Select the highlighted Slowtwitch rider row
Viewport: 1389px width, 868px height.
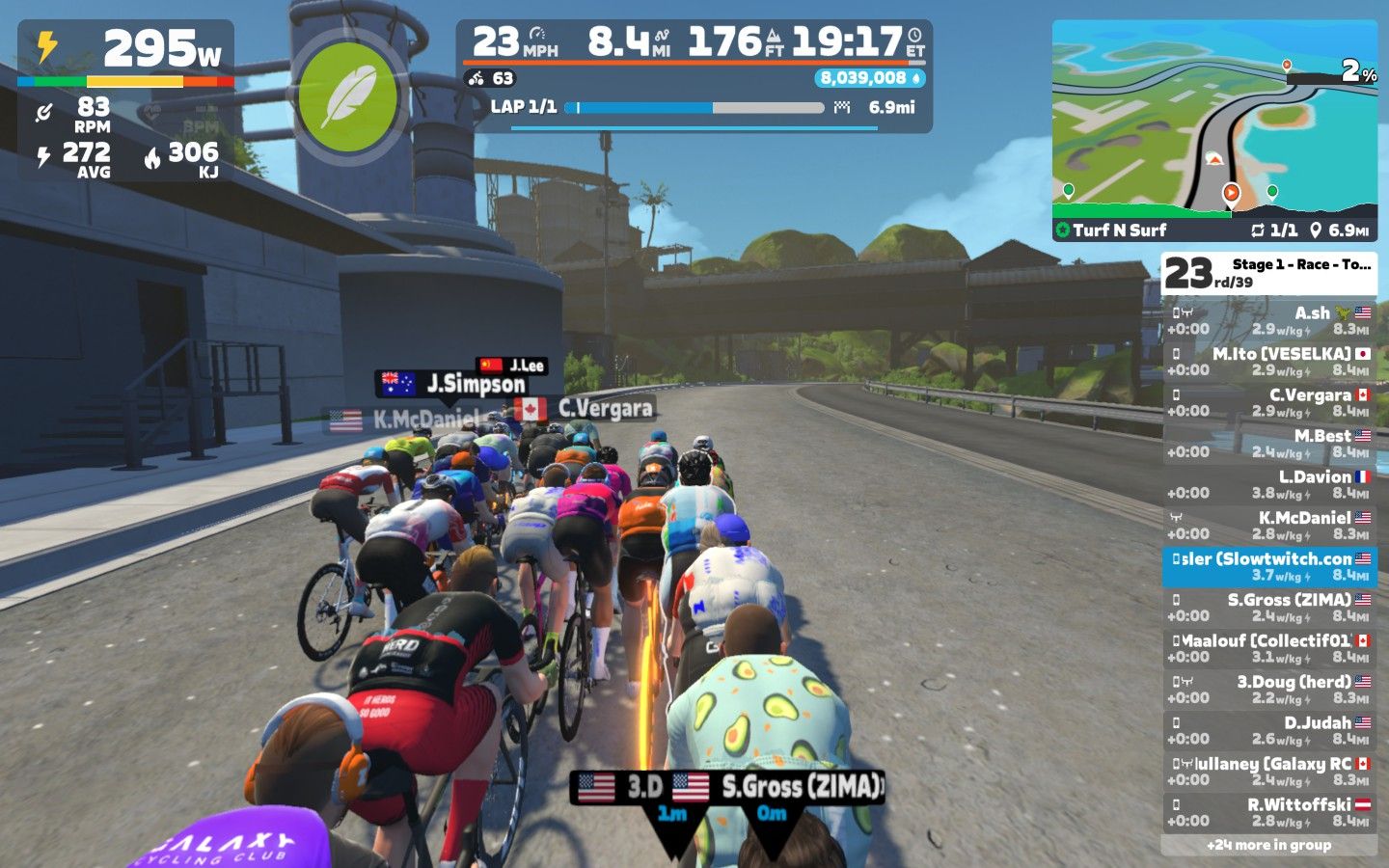1269,566
